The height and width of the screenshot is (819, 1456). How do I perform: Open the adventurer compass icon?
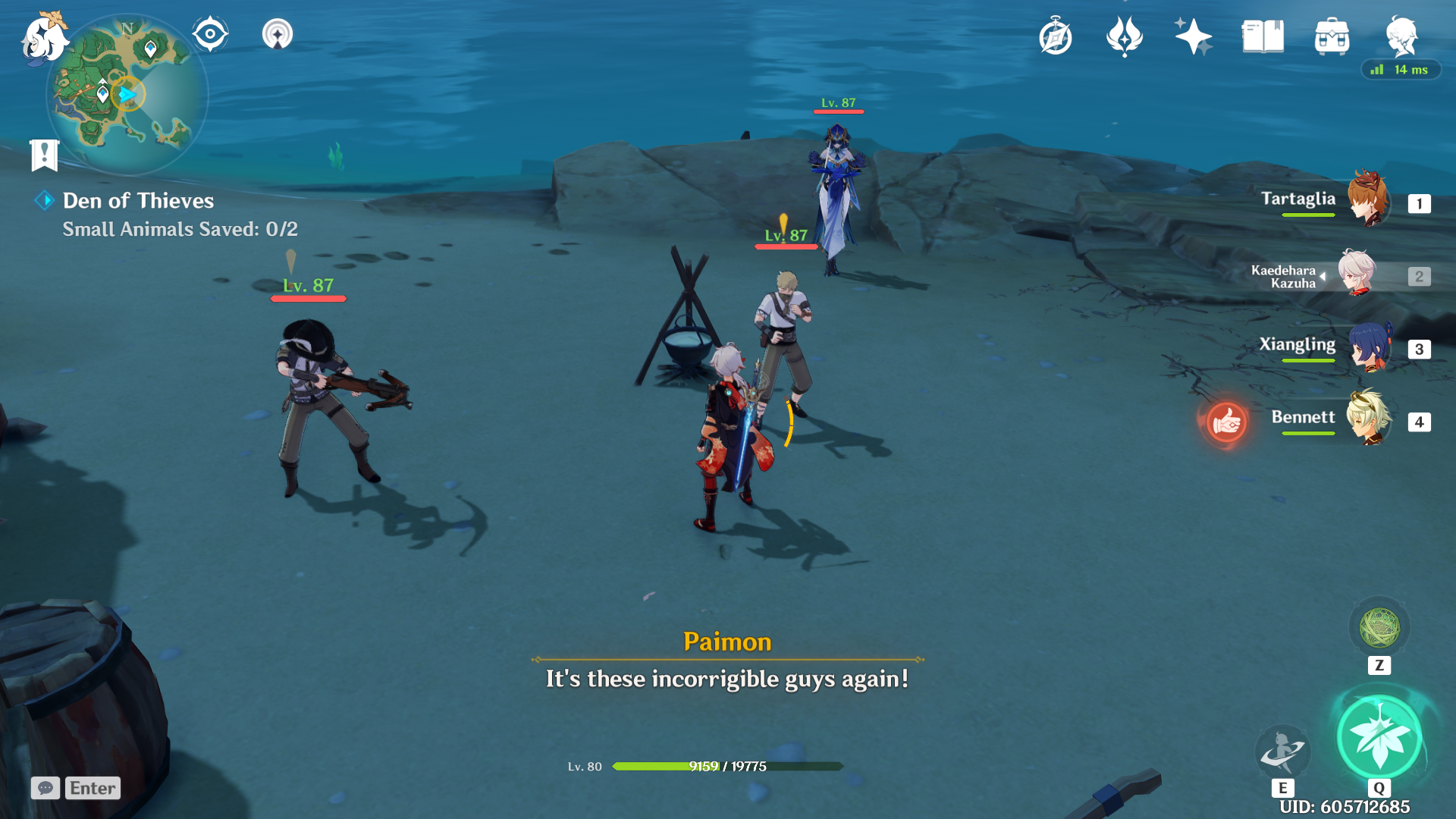pos(1056,37)
